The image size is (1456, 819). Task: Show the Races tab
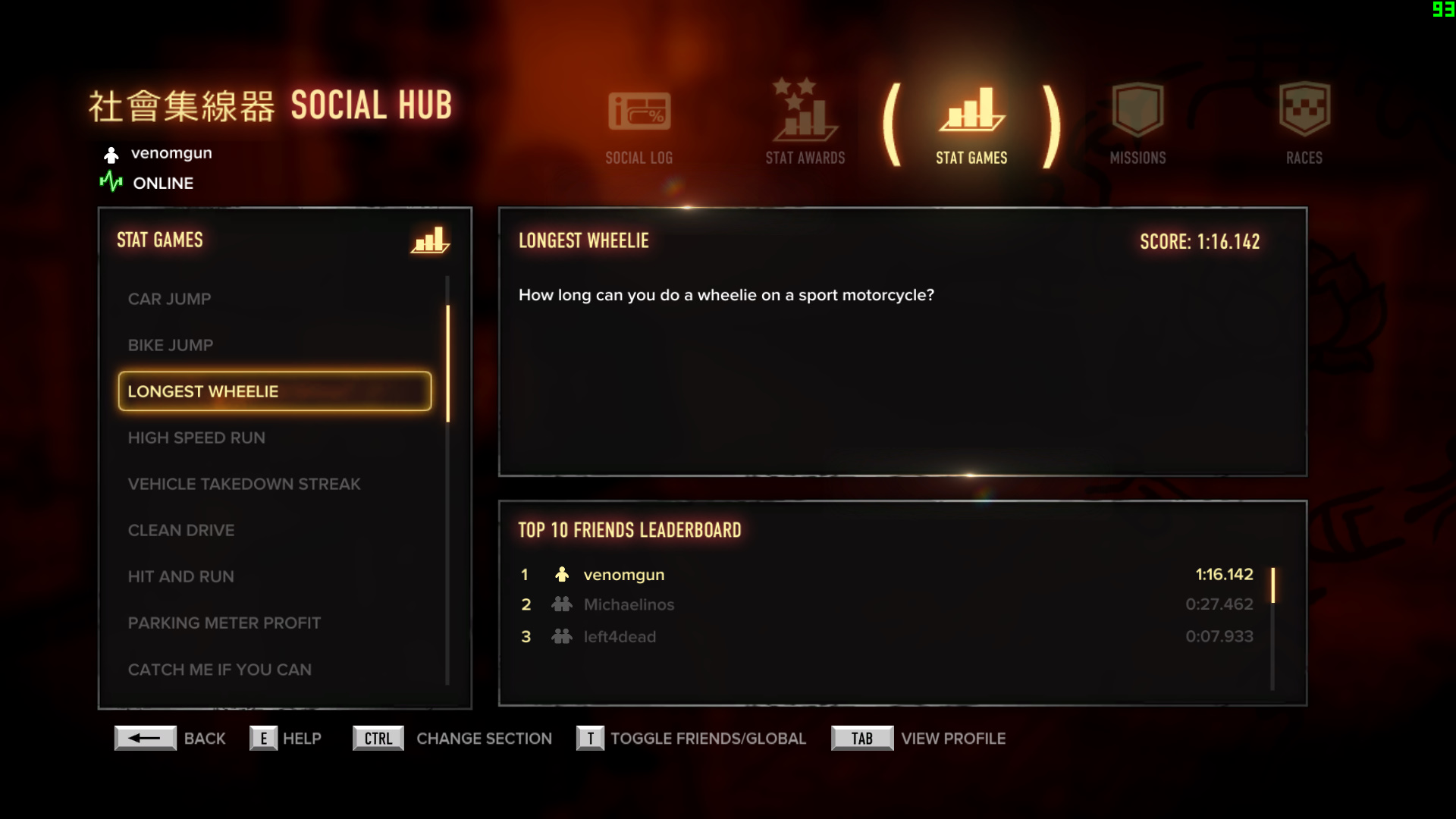(1304, 126)
